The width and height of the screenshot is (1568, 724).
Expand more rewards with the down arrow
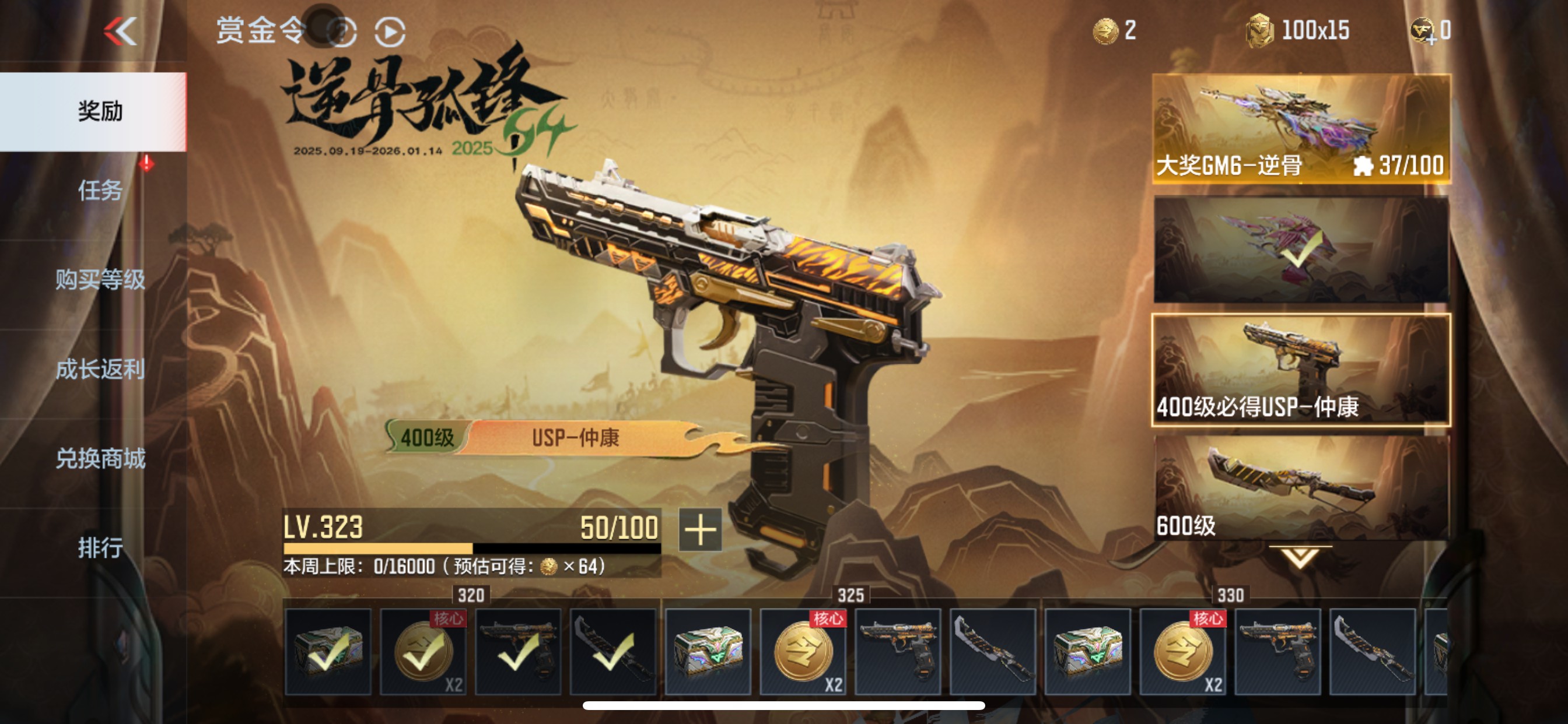(1300, 557)
